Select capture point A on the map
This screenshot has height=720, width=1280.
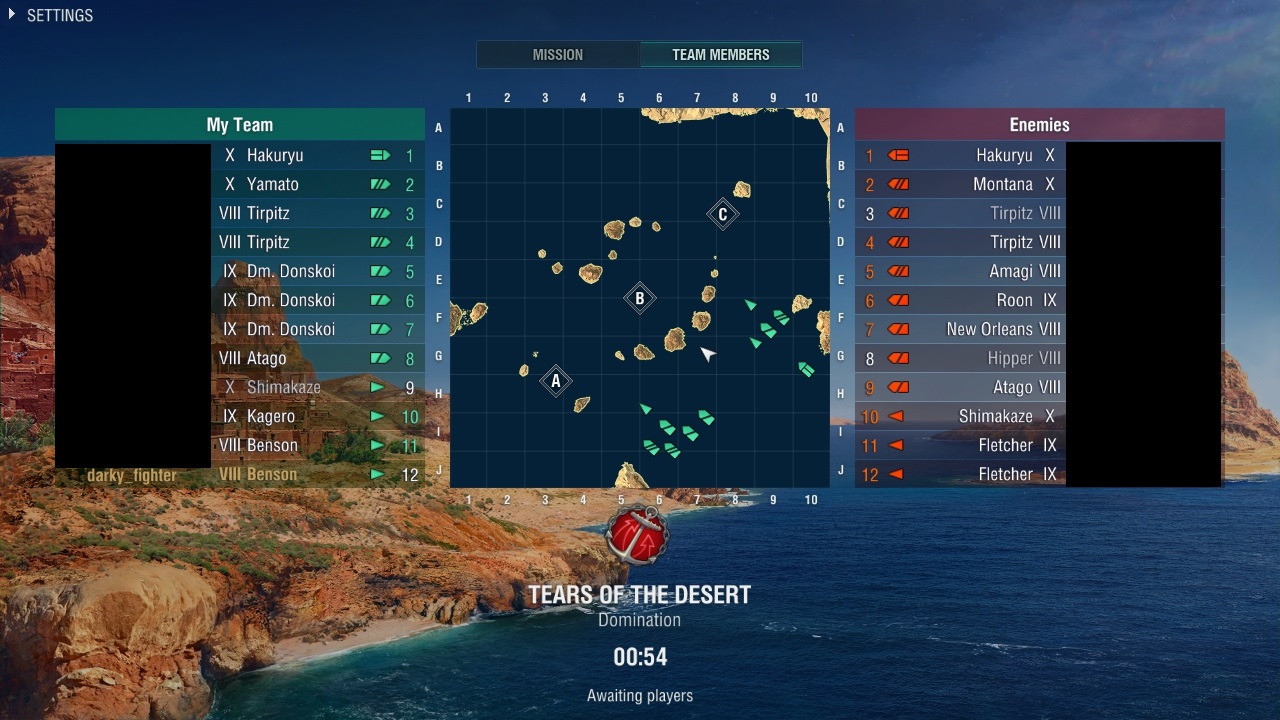pos(556,380)
